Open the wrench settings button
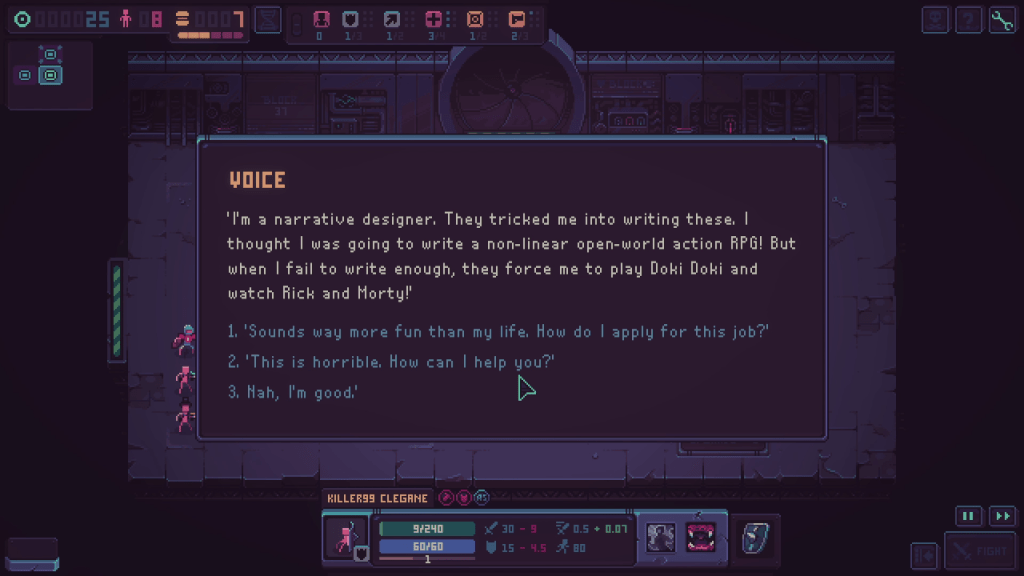Viewport: 1024px width, 576px height. coord(1002,20)
